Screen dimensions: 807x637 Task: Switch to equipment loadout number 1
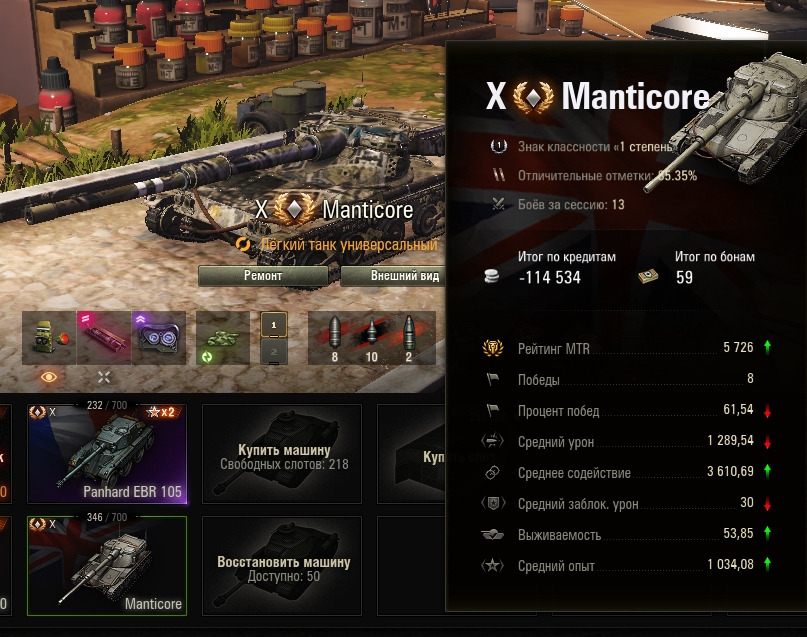pyautogui.click(x=274, y=324)
